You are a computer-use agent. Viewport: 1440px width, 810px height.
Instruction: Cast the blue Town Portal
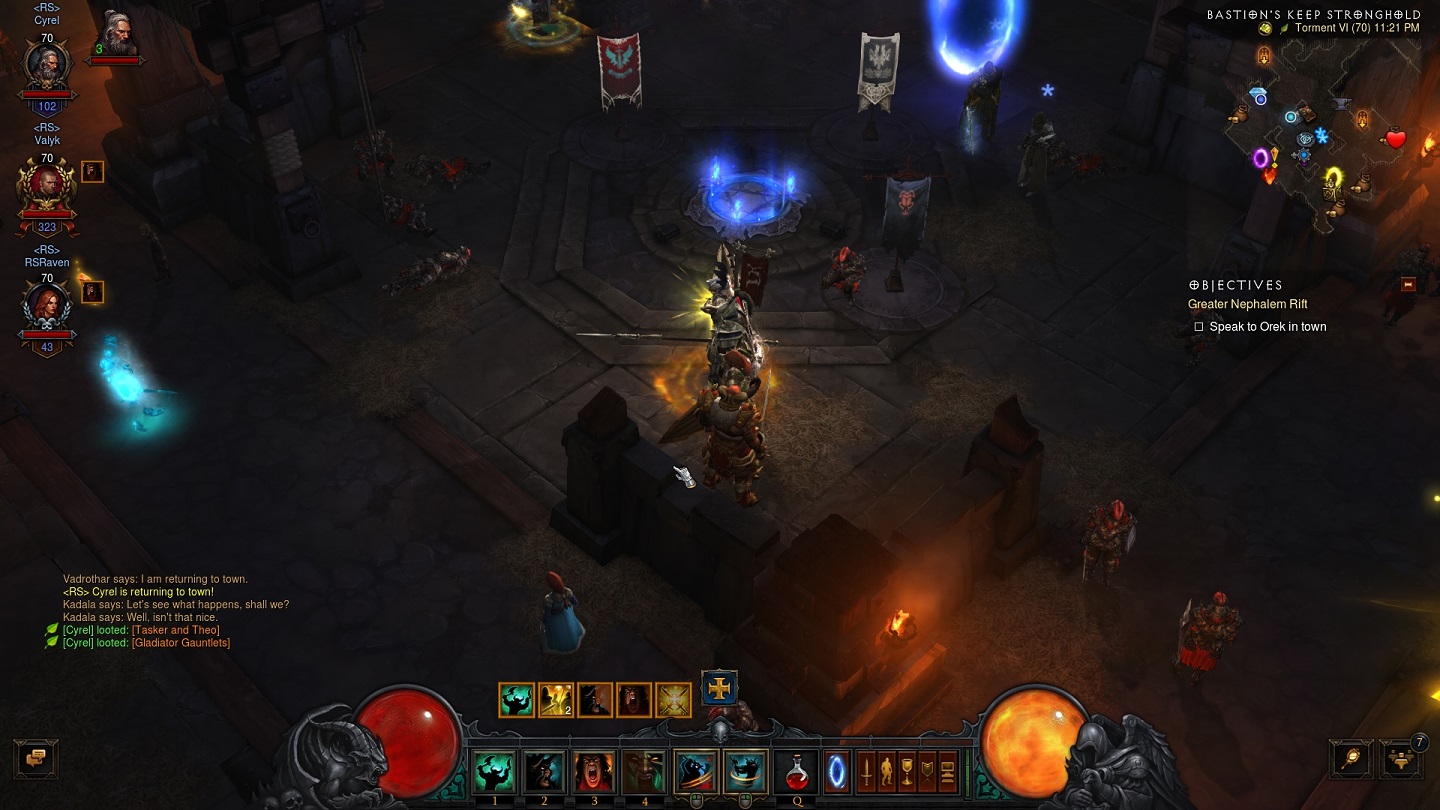[836, 771]
